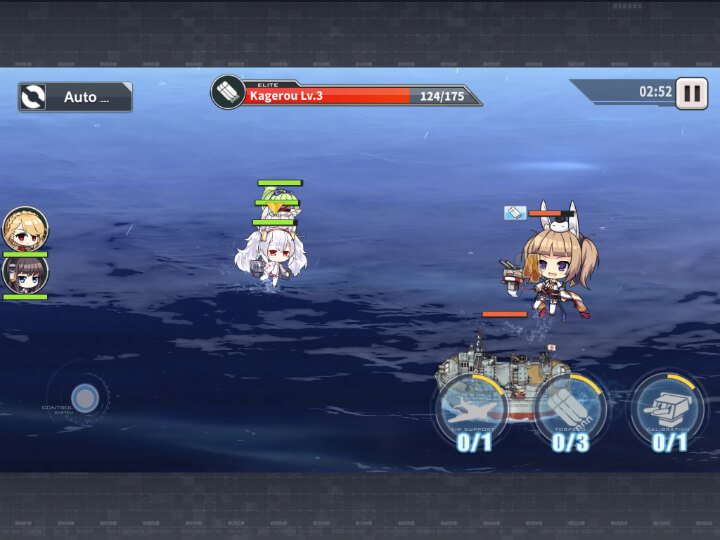Image resolution: width=720 pixels, height=540 pixels.
Task: Pause the battle
Action: [x=691, y=93]
